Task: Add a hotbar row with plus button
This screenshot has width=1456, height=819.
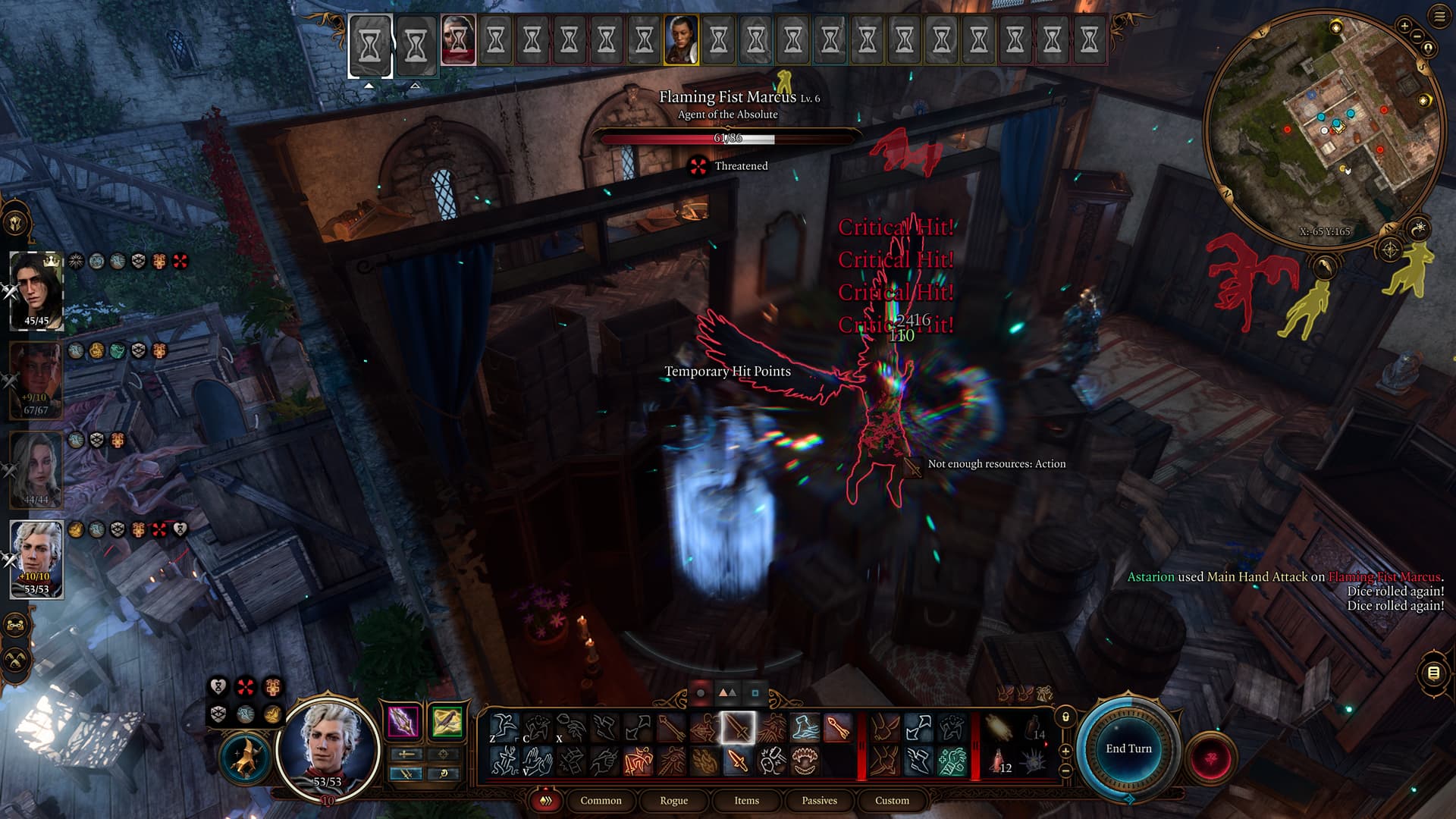Action: [x=1065, y=751]
